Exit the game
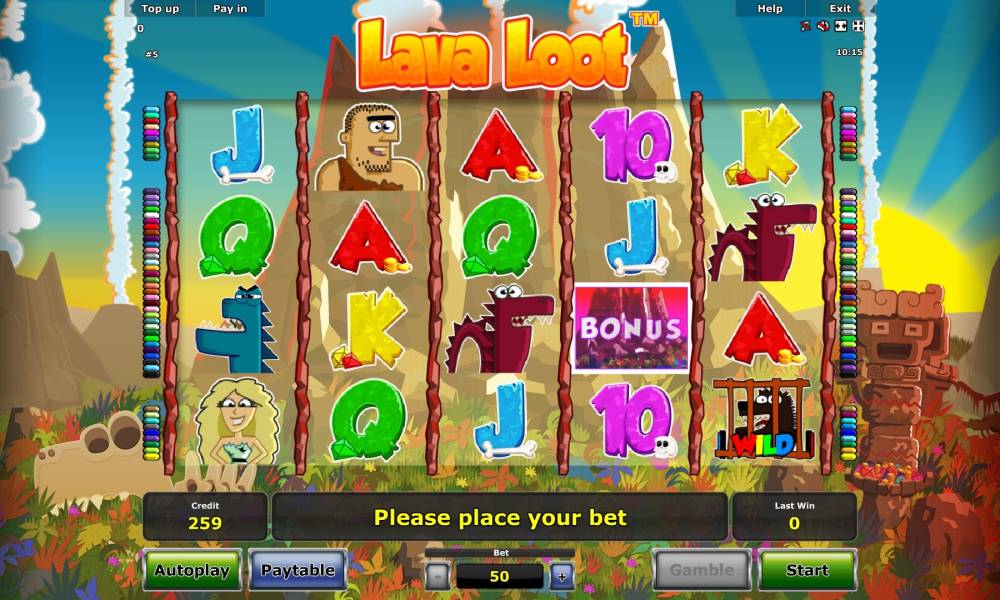 (841, 8)
